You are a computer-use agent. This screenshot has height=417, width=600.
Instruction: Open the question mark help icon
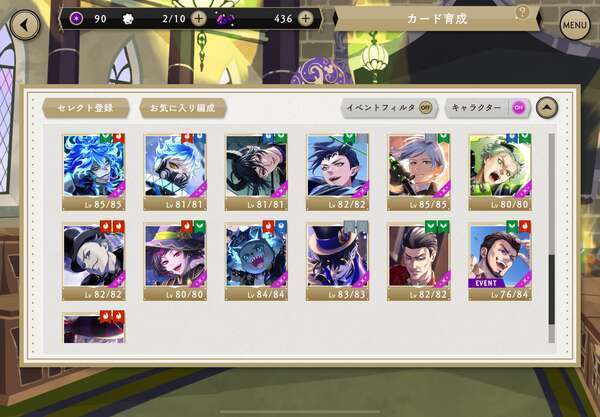521,13
